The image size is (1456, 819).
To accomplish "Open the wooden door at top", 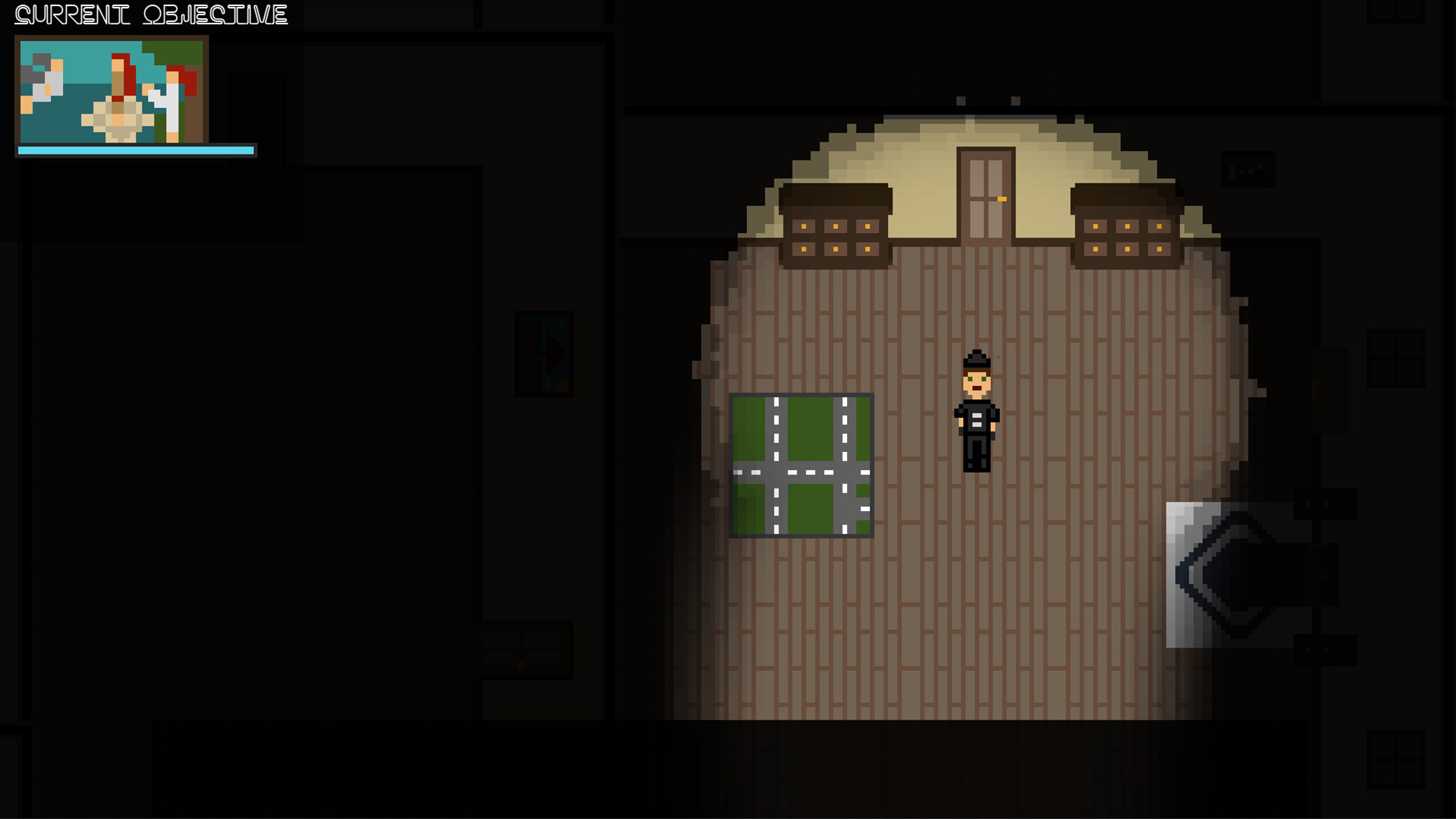I will 986,190.
